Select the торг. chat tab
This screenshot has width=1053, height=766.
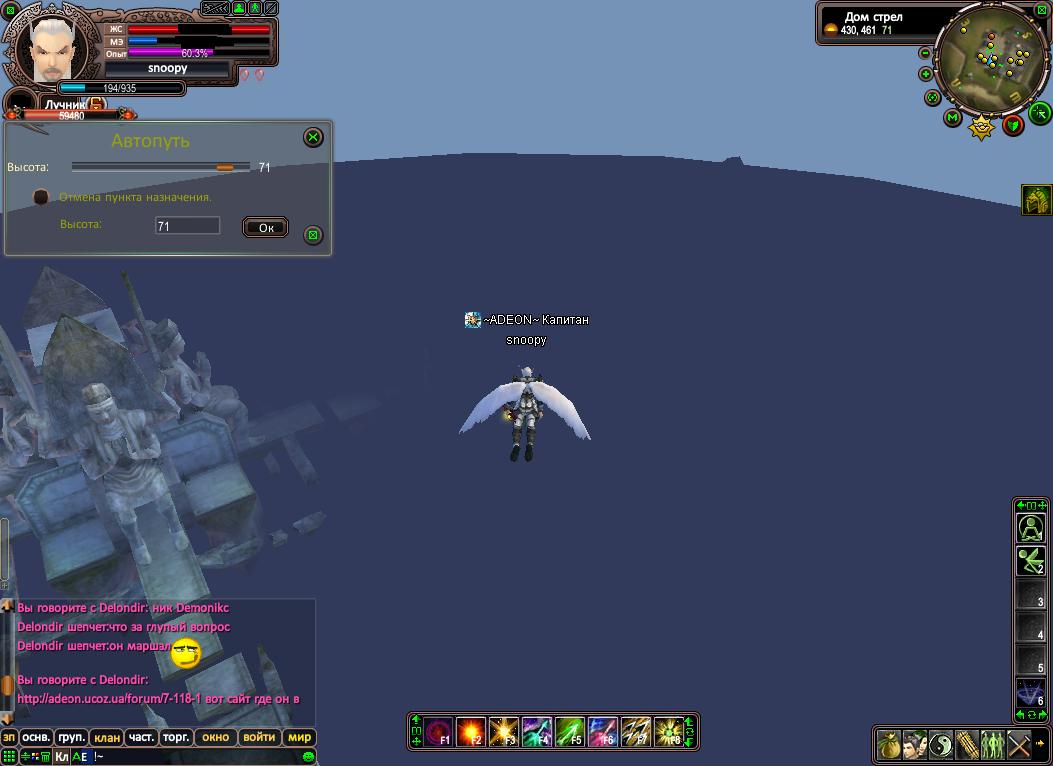(176, 738)
